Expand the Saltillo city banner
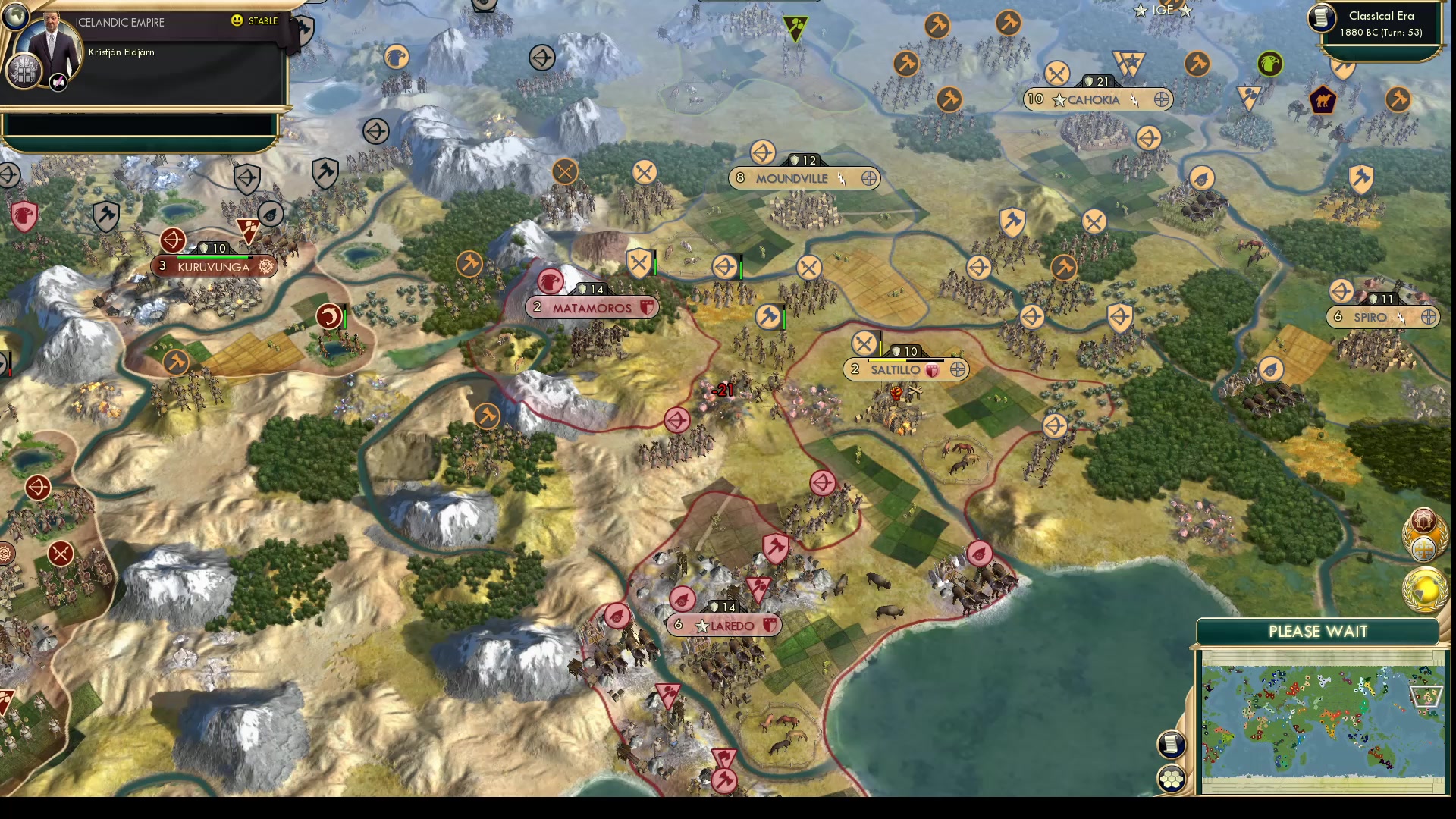Viewport: 1456px width, 819px height. tap(957, 371)
